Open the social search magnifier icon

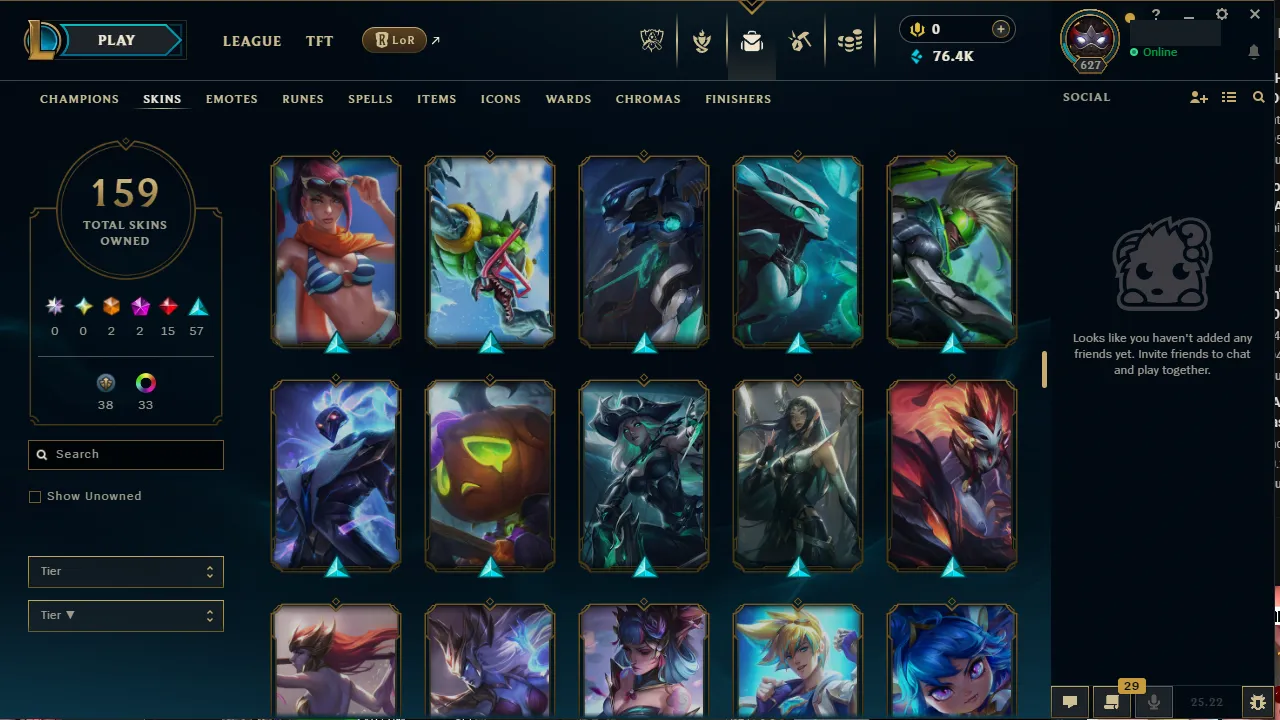click(x=1258, y=97)
